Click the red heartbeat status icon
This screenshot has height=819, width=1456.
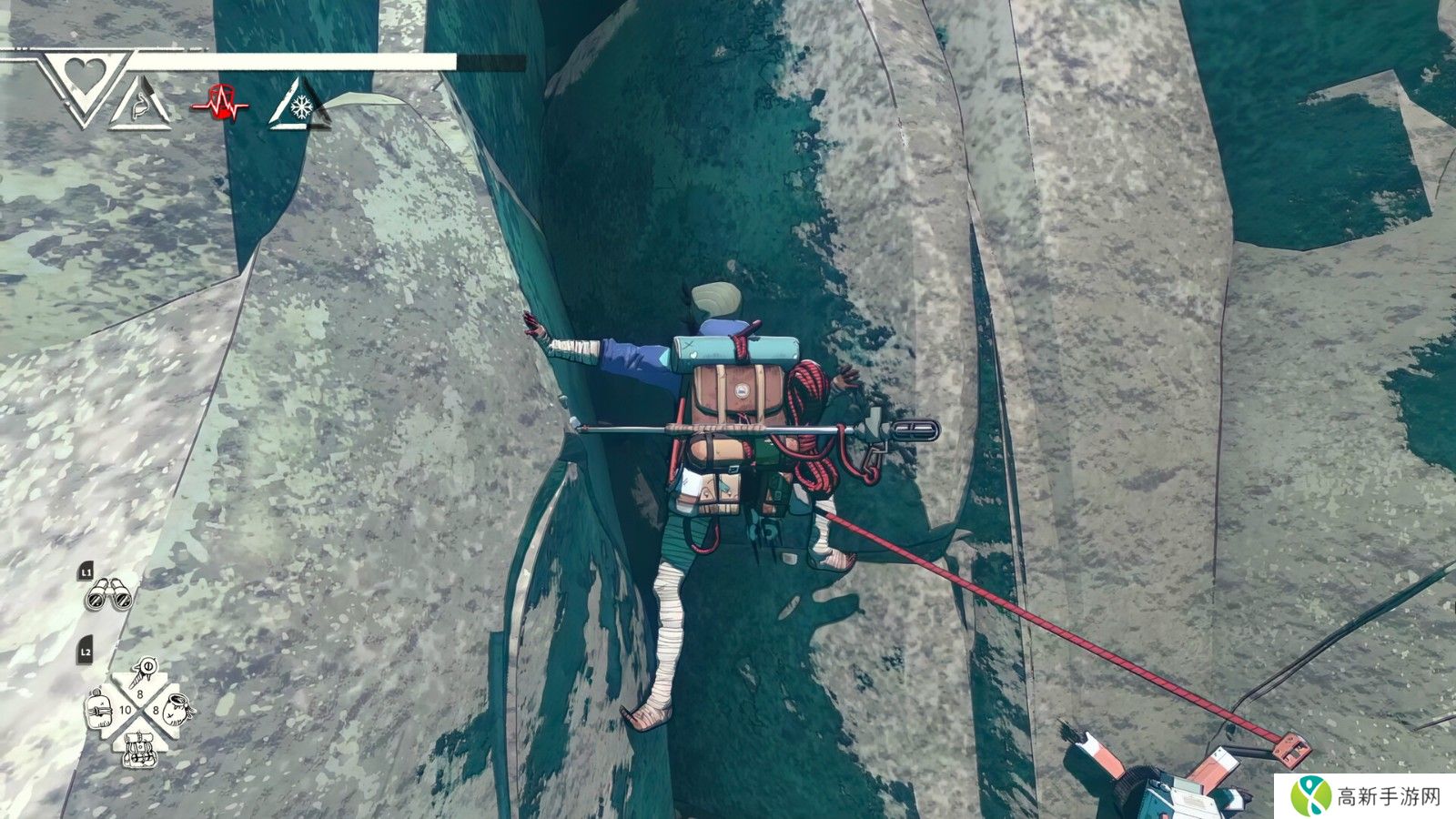pos(220,102)
